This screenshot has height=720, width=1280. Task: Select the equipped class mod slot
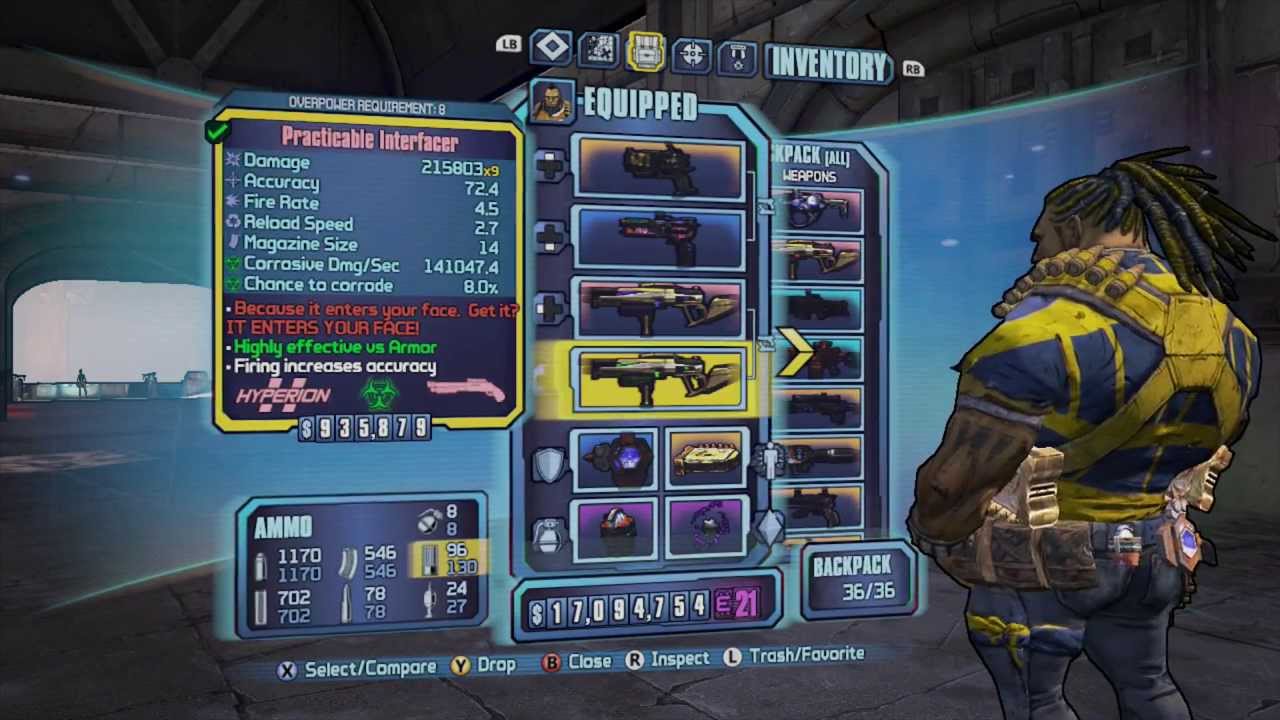pyautogui.click(x=705, y=460)
